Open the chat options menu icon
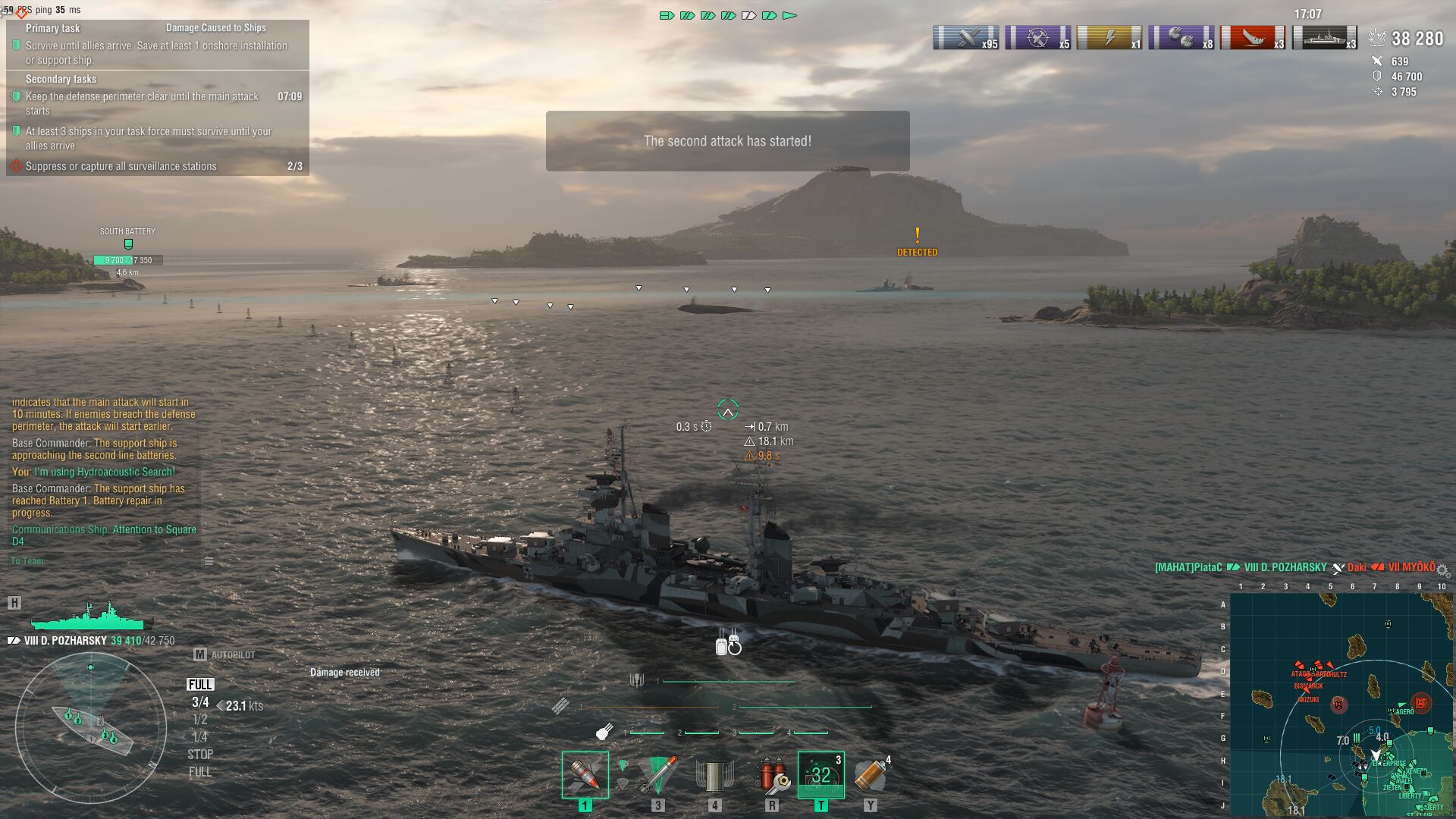The height and width of the screenshot is (819, 1456). pos(209,561)
